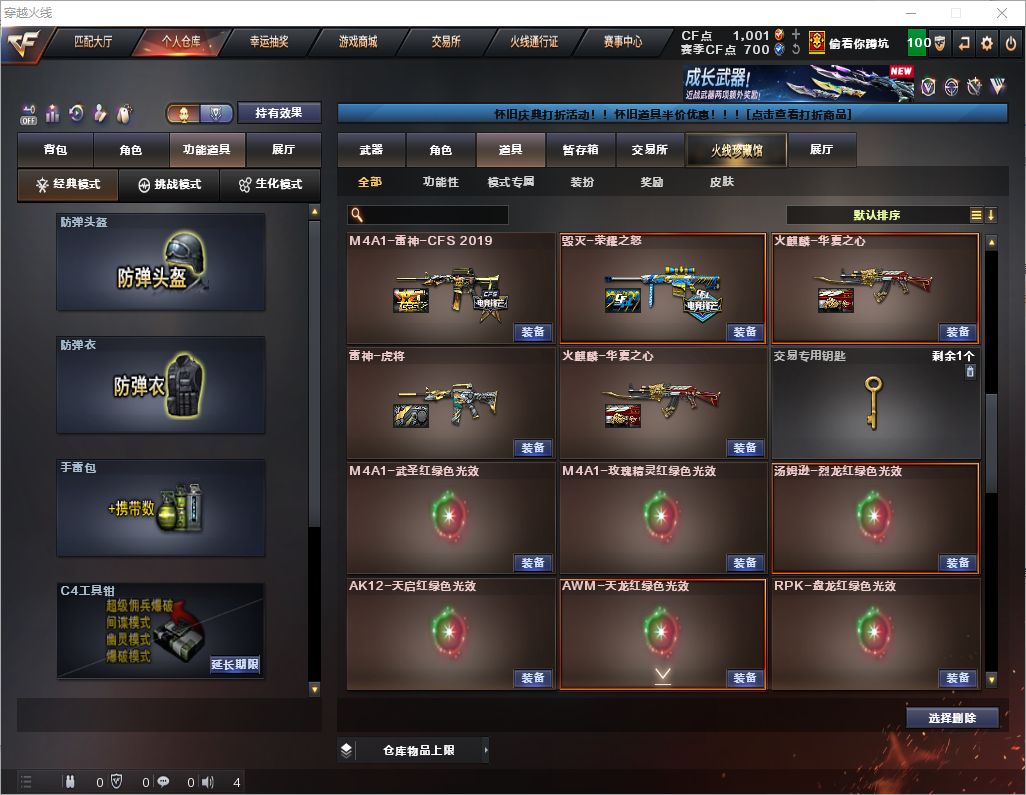Choose the 交易专用钥匙 key item

875,402
